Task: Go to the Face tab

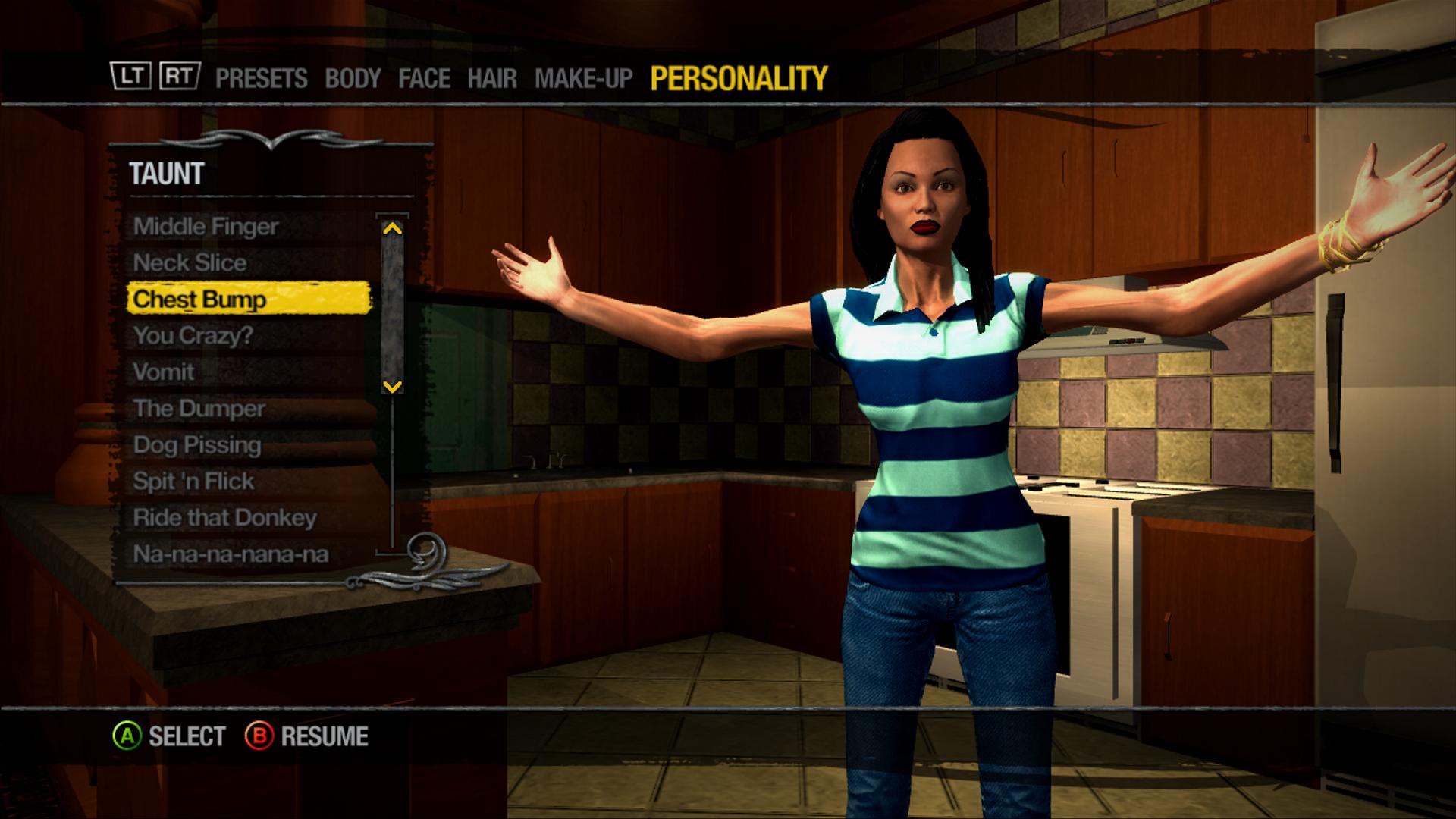Action: [x=424, y=78]
